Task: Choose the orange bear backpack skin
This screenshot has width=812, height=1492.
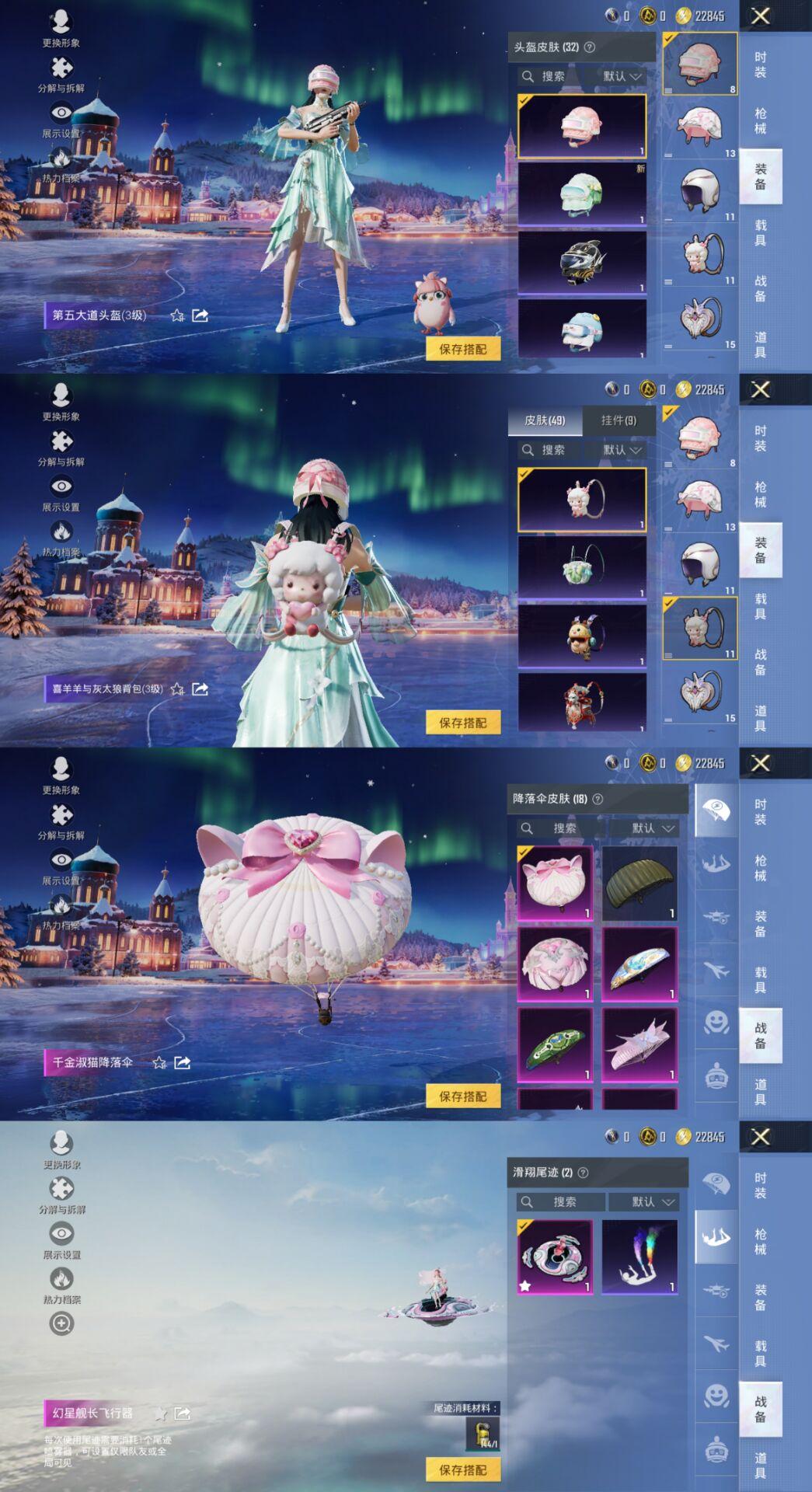Action: pyautogui.click(x=582, y=635)
